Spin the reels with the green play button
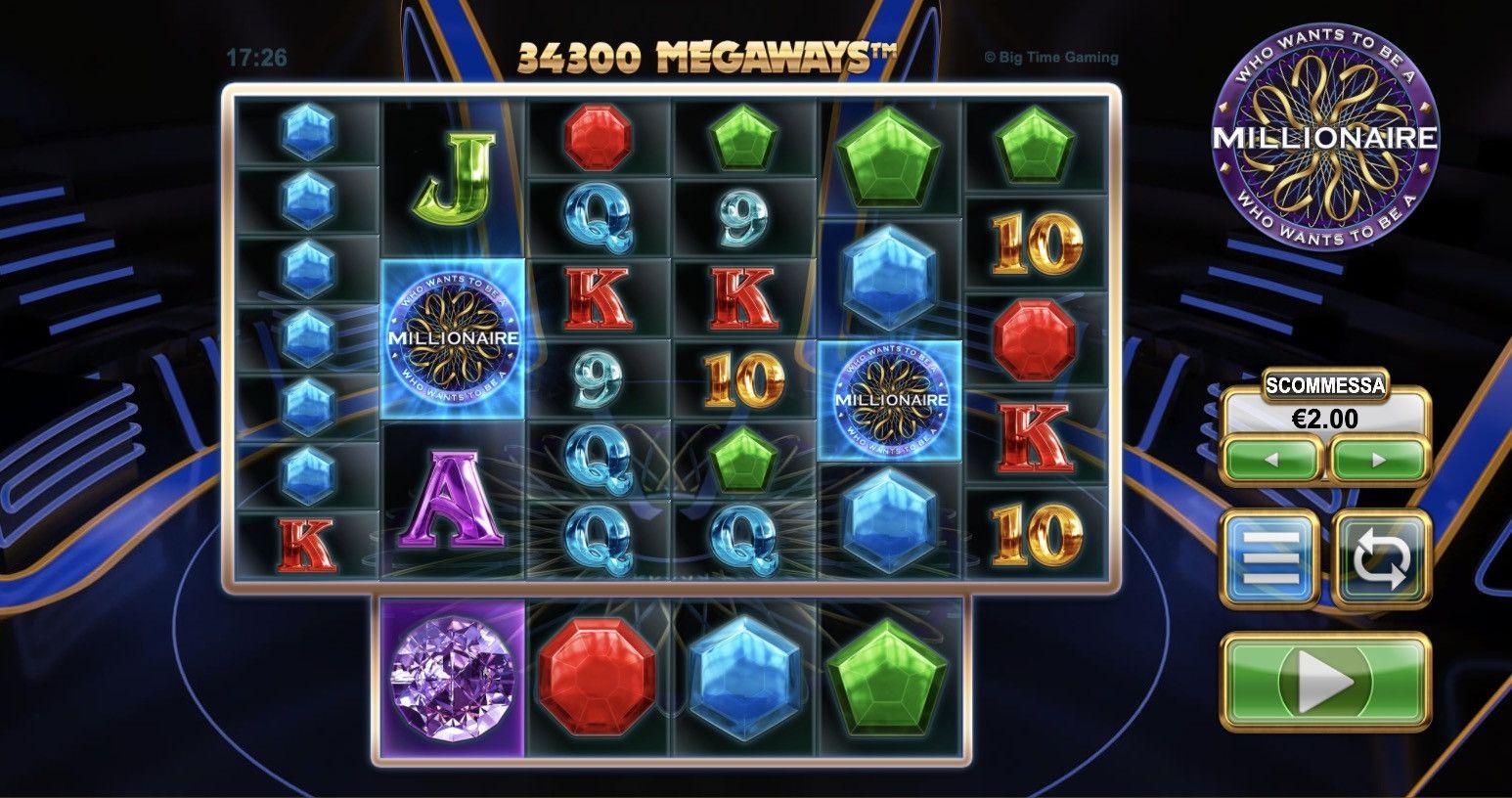The height and width of the screenshot is (798, 1512). pyautogui.click(x=1326, y=682)
